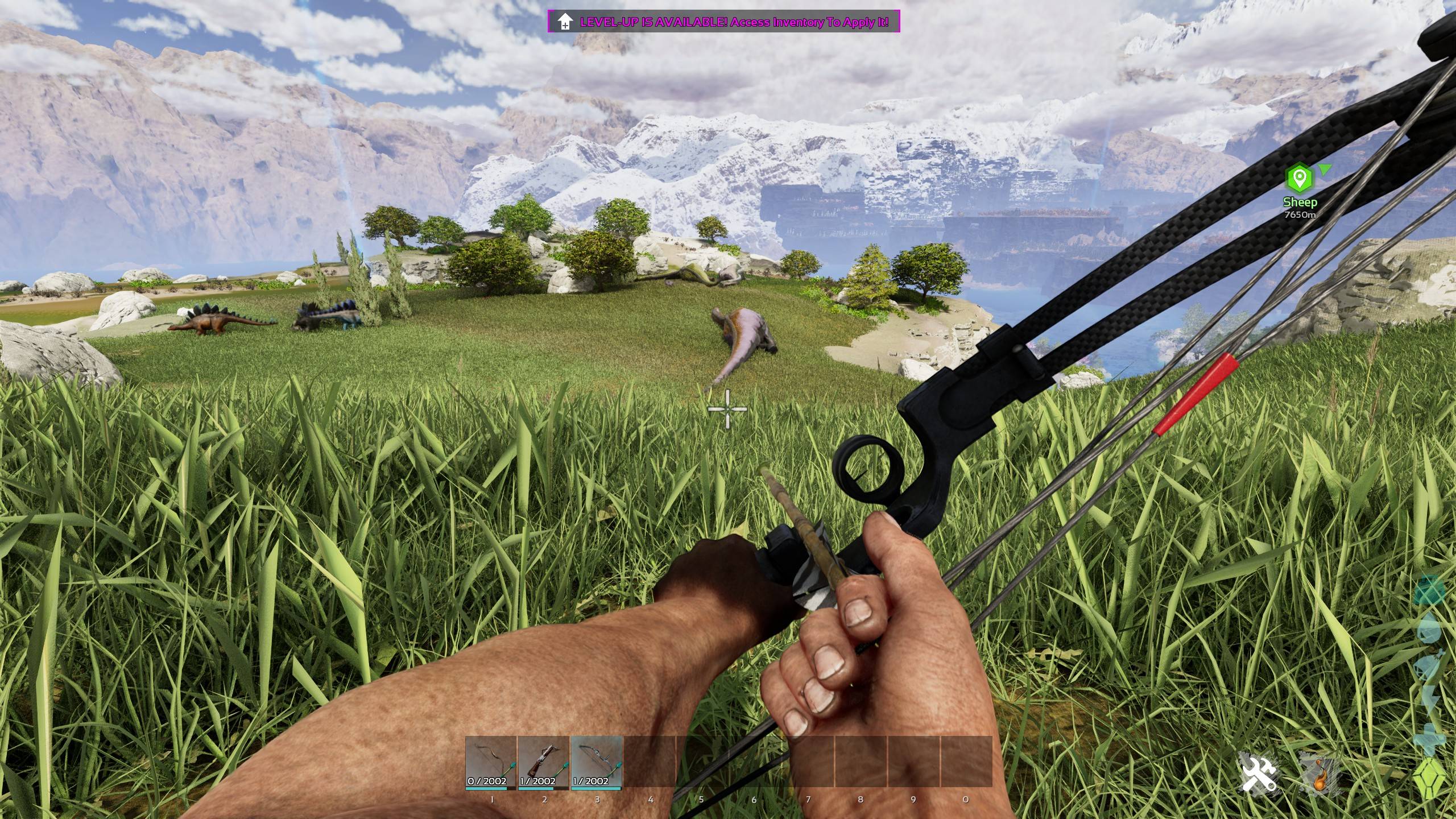The height and width of the screenshot is (819, 1456).
Task: Click the crossed hammer and wrench icon
Action: tap(1258, 774)
